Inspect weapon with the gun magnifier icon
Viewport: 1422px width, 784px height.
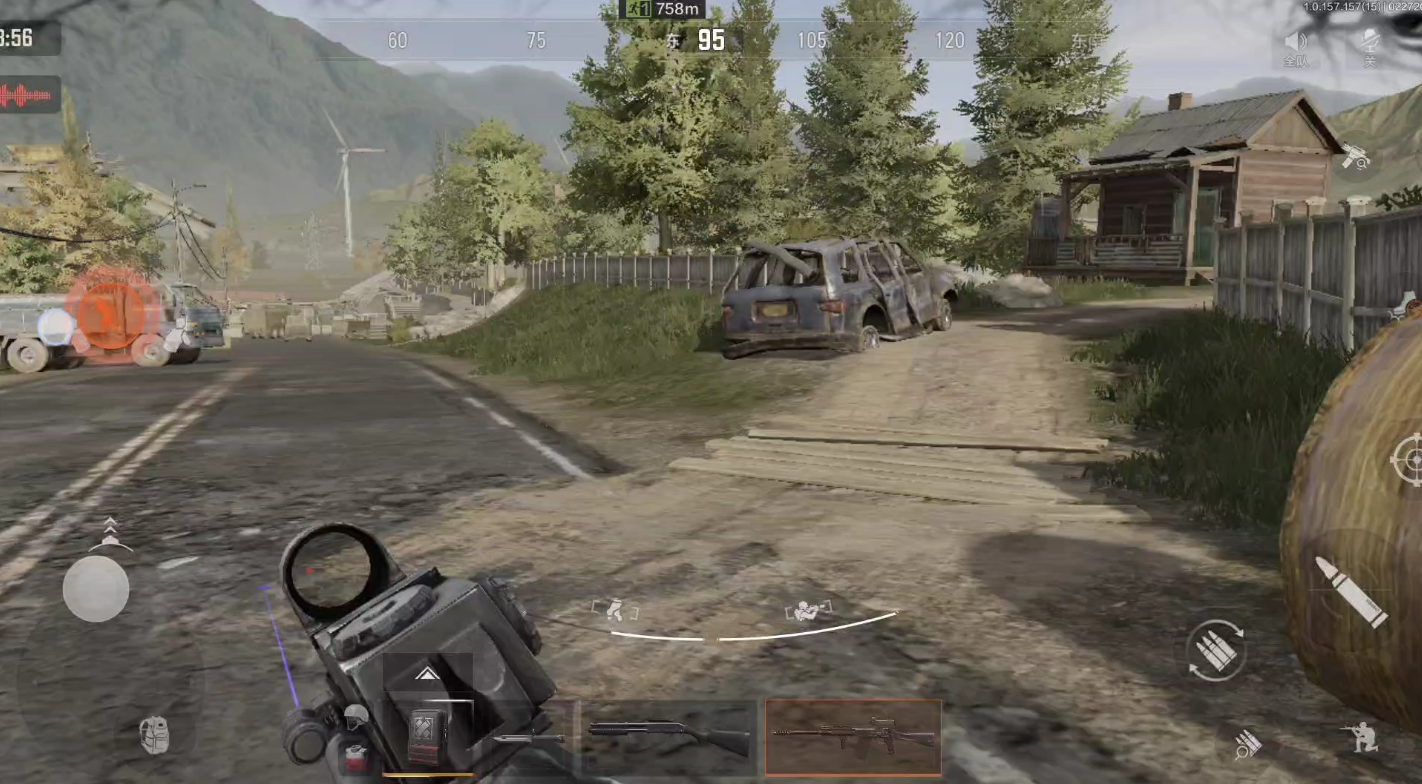[1355, 156]
